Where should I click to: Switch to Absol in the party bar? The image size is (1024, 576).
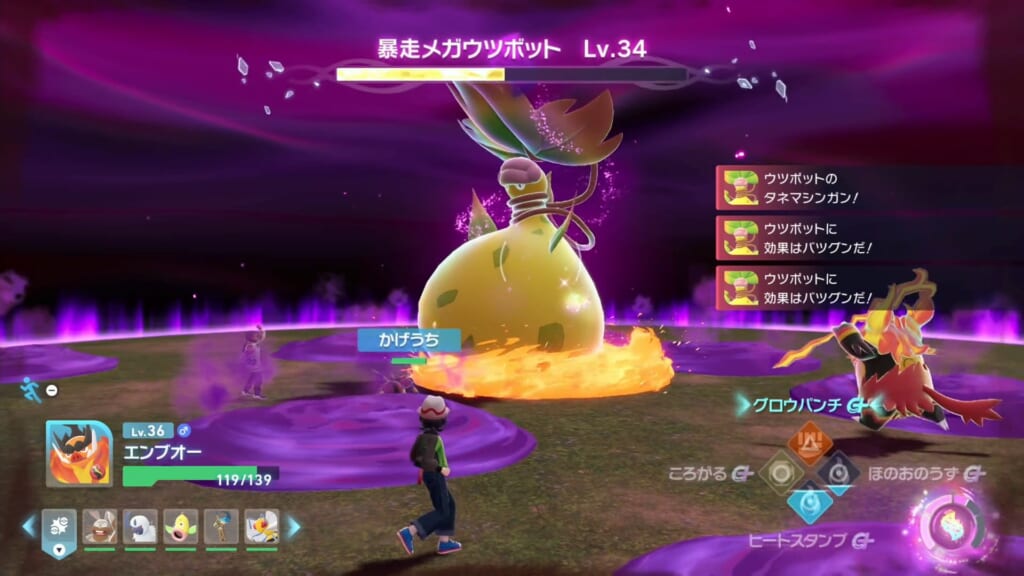[140, 526]
